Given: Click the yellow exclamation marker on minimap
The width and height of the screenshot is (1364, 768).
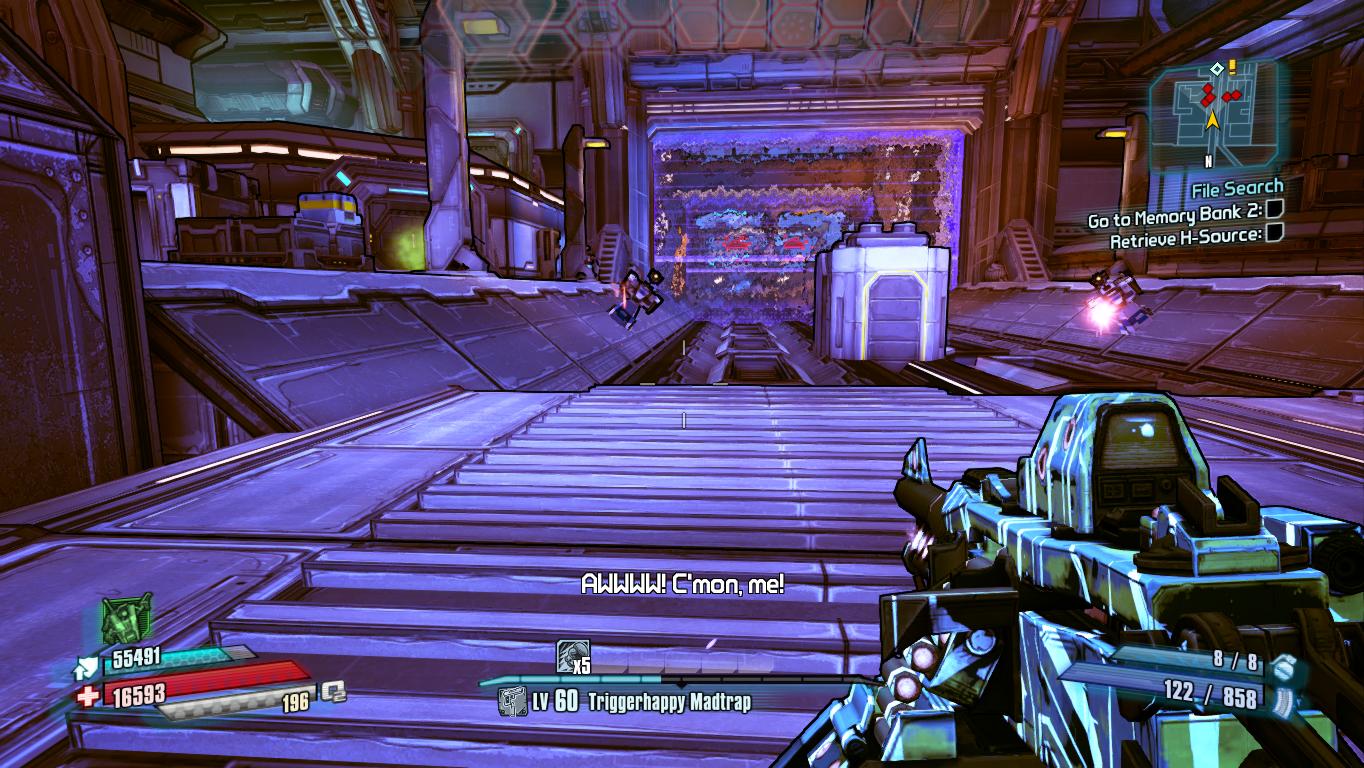Looking at the screenshot, I should tap(1232, 66).
